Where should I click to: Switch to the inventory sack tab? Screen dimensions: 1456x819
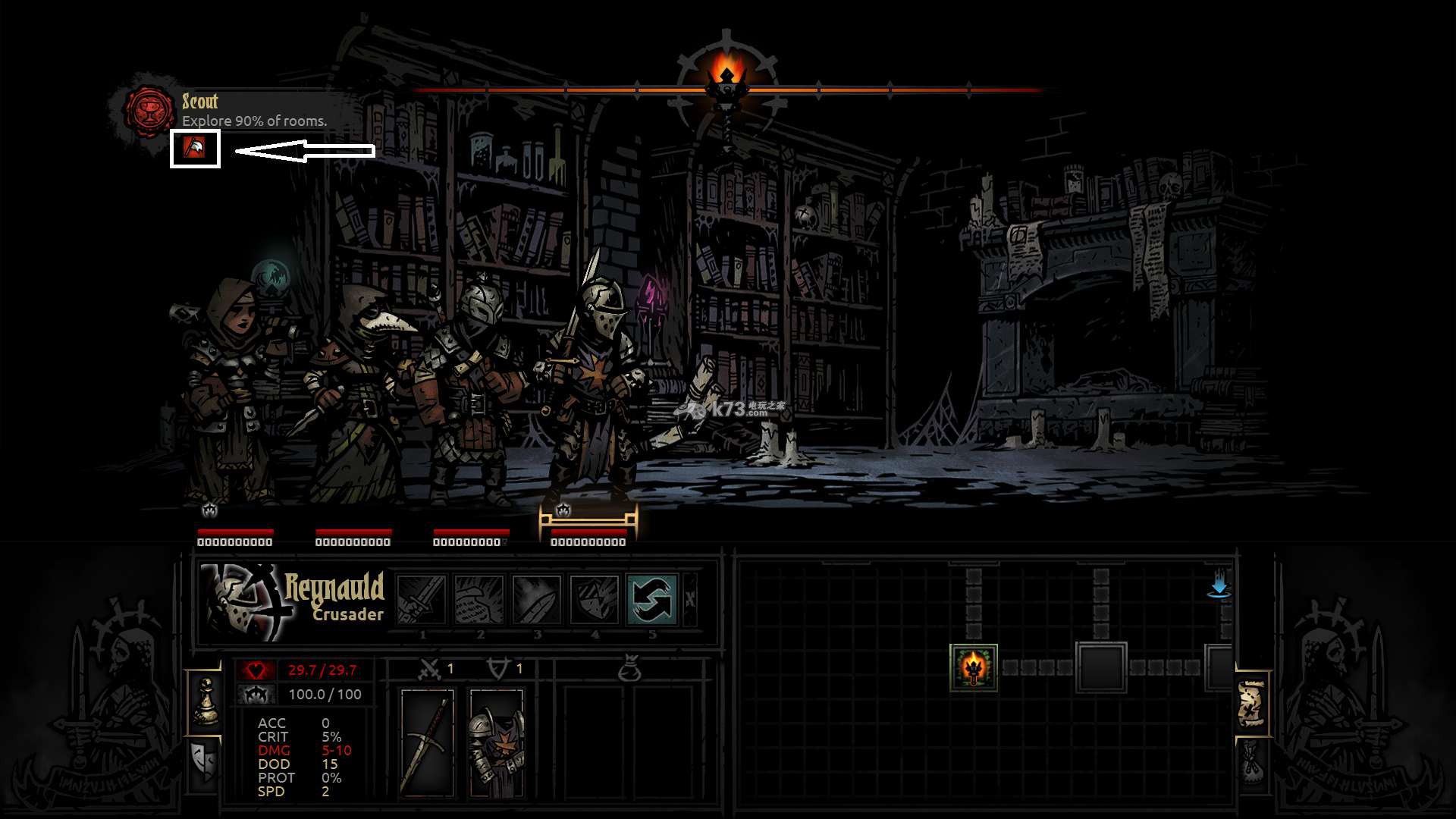[x=1252, y=761]
